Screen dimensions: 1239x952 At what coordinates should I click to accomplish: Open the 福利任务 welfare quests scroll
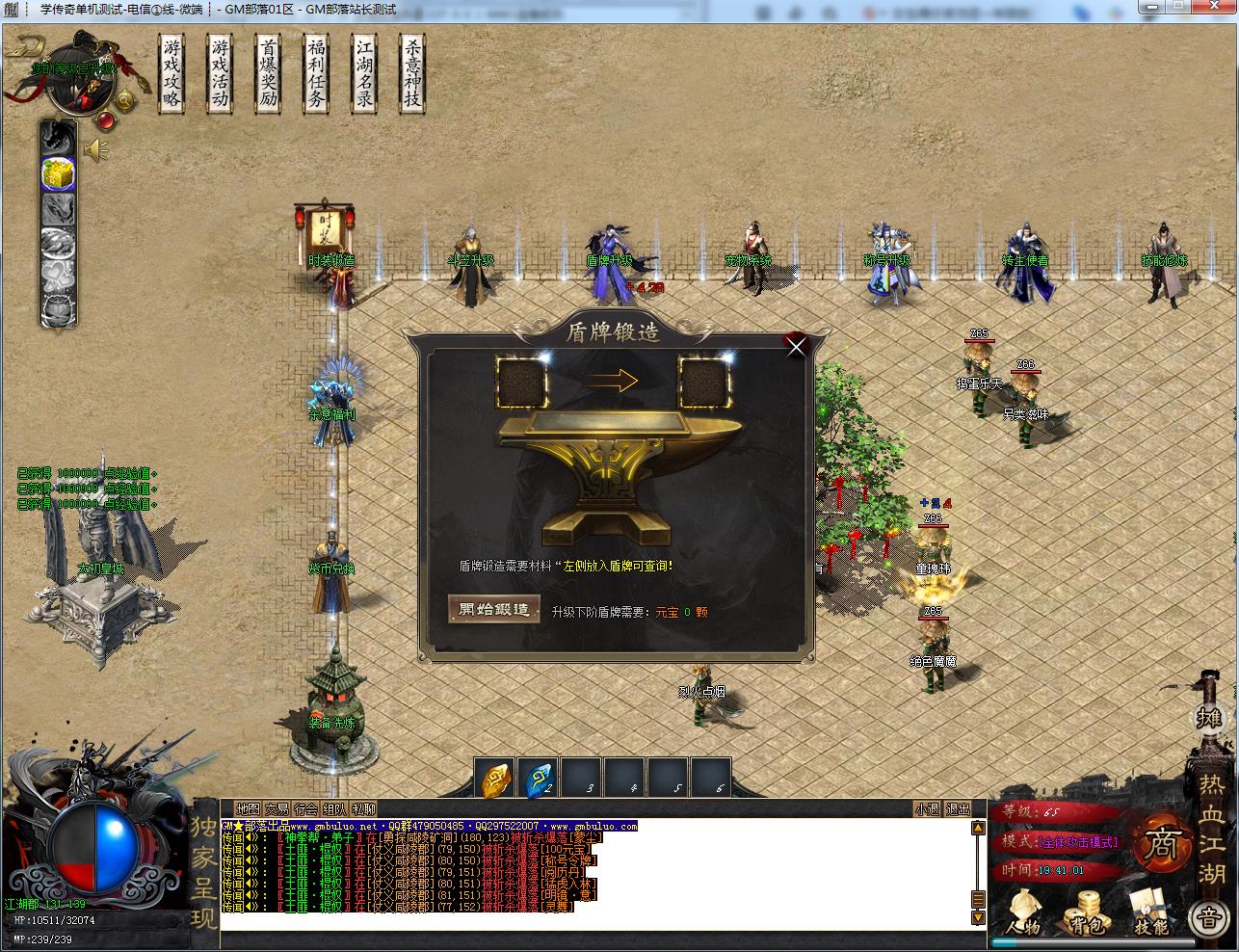(316, 73)
